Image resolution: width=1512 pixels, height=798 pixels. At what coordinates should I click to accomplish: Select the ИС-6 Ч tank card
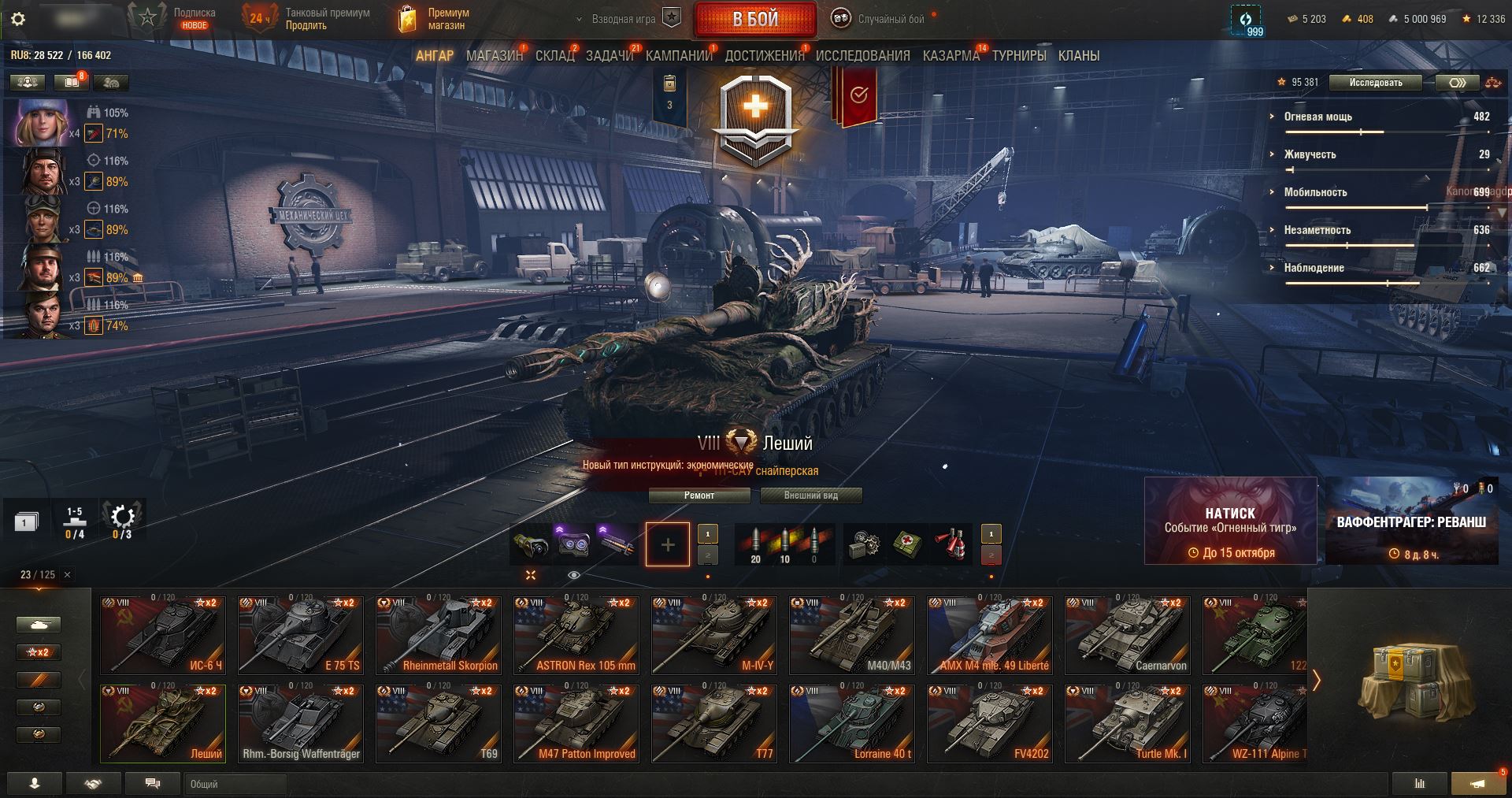point(163,635)
